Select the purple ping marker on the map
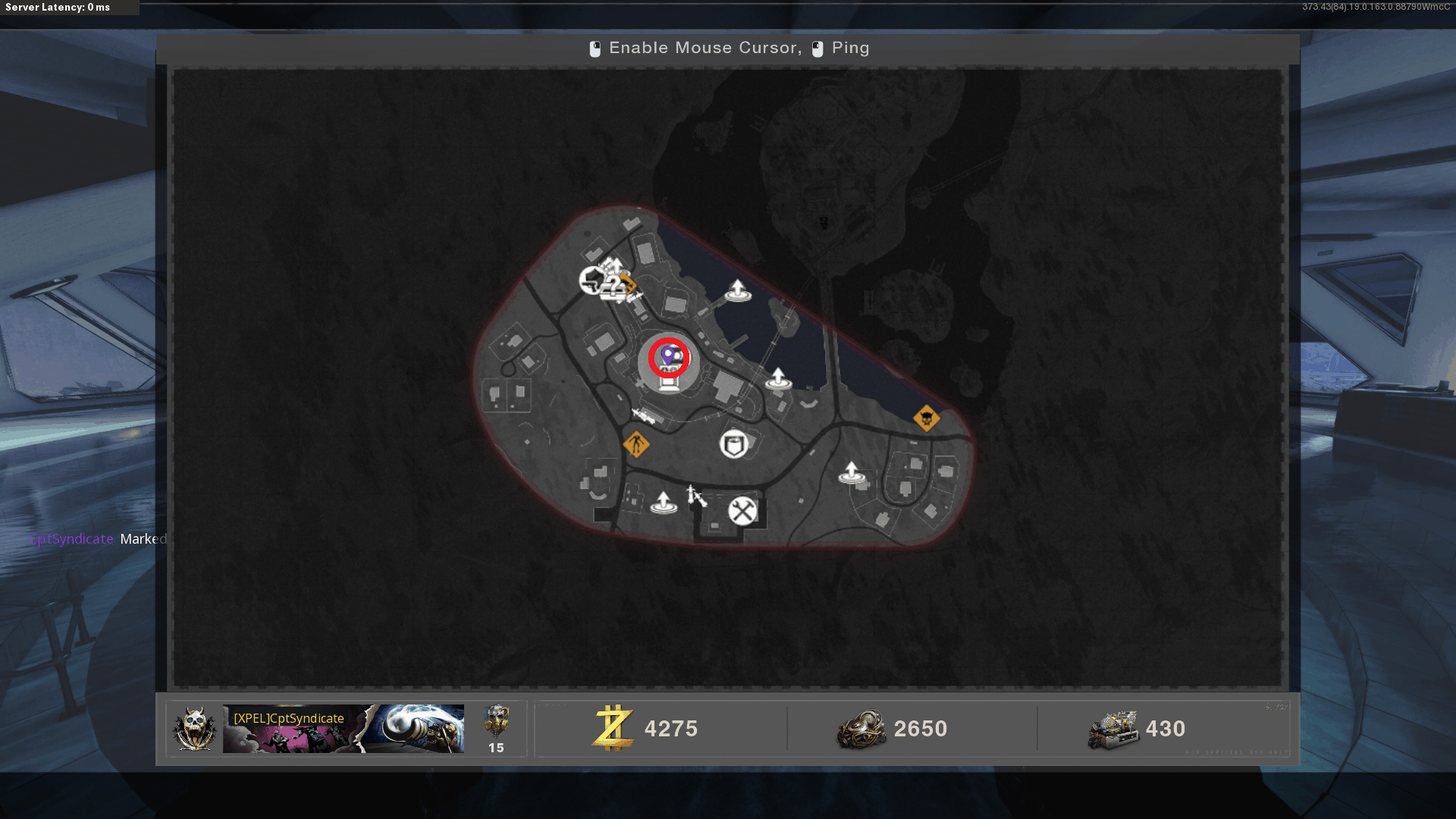The image size is (1456, 819). point(668,355)
